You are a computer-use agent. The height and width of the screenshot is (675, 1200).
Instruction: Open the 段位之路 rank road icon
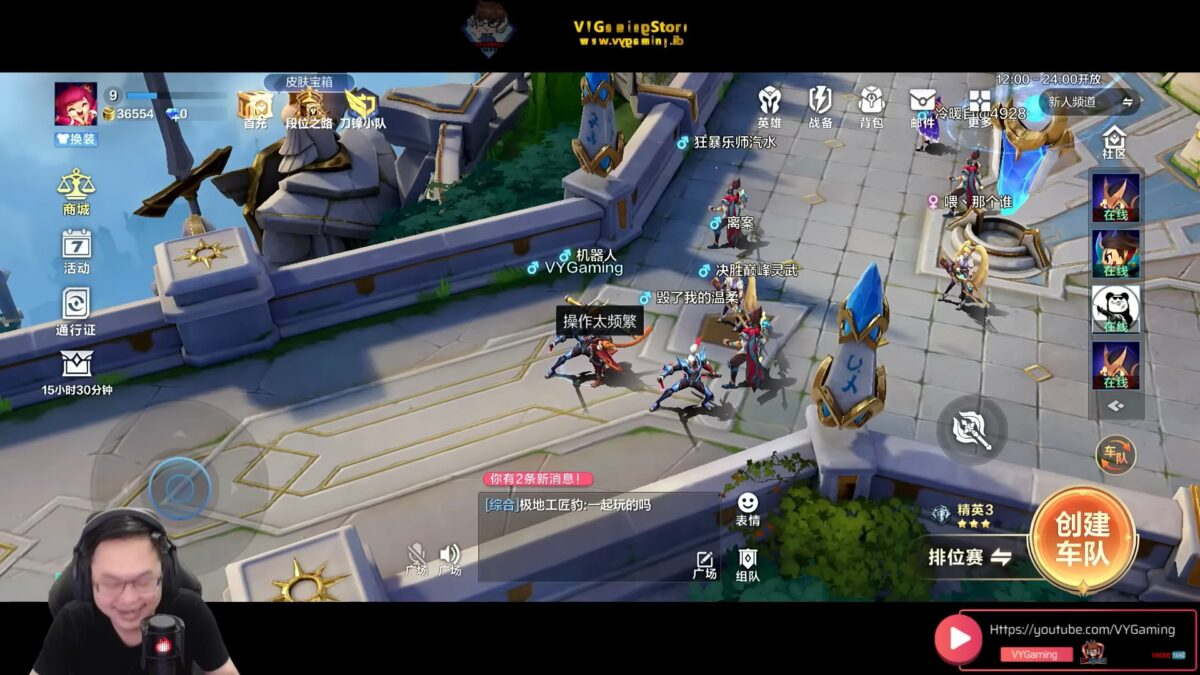coord(308,108)
